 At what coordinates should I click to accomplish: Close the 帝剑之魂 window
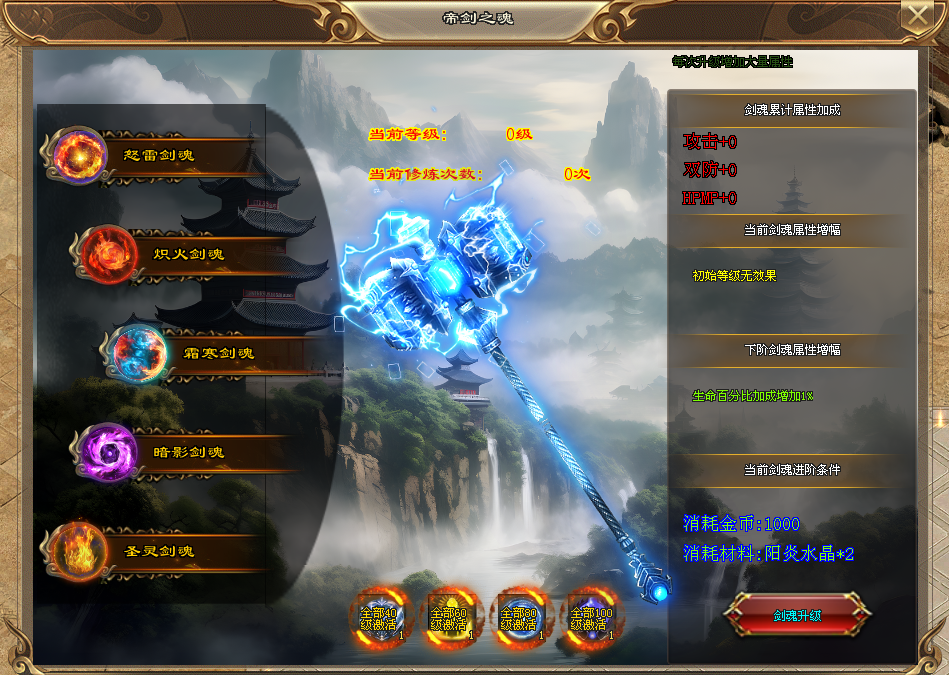point(916,16)
